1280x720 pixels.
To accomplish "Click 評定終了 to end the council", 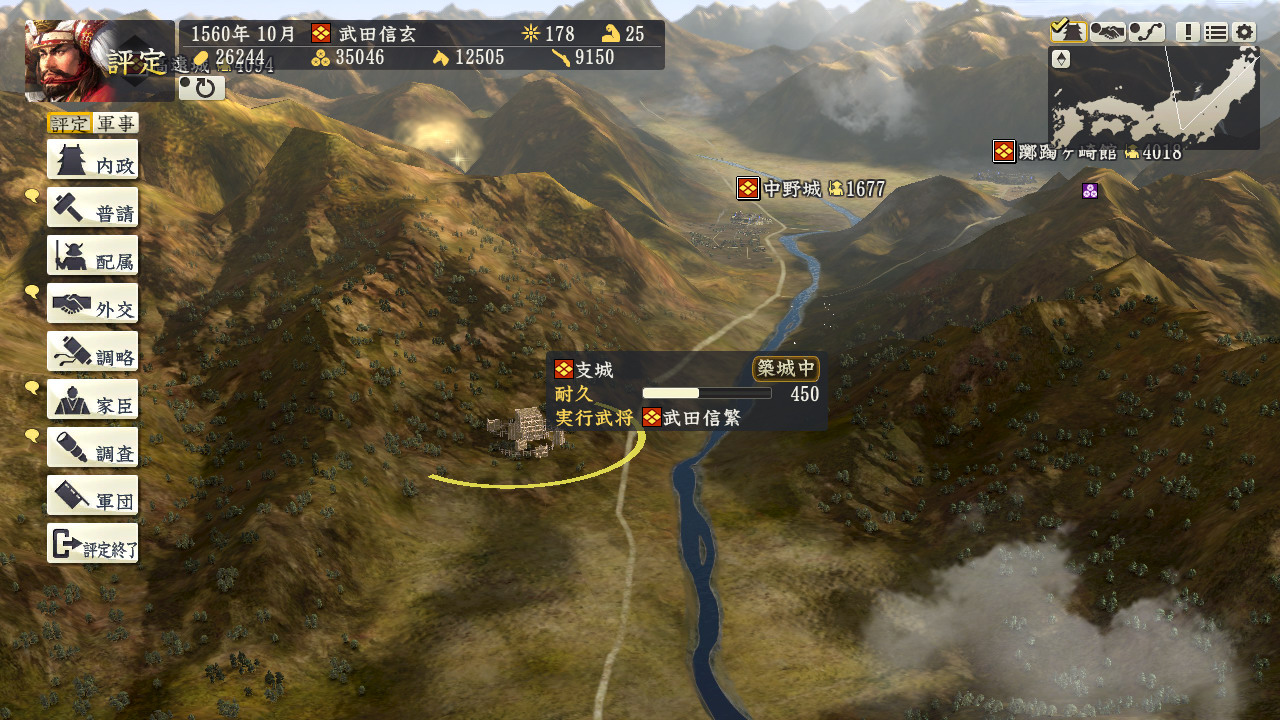I will tap(92, 544).
